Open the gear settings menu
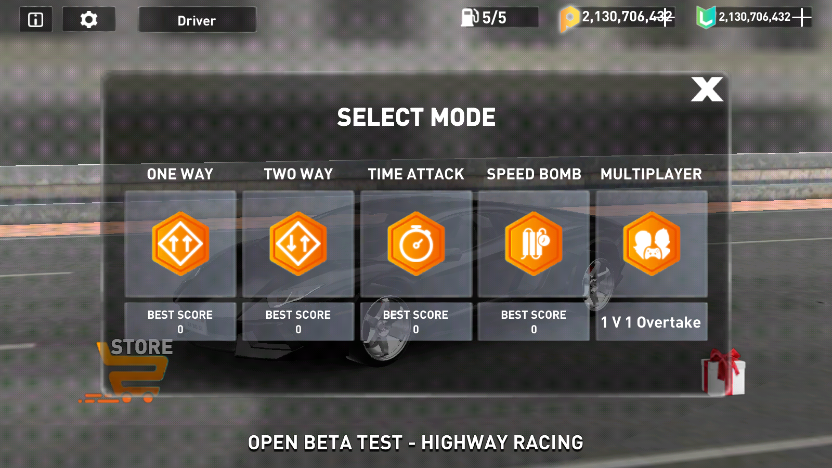The image size is (832, 468). 89,19
